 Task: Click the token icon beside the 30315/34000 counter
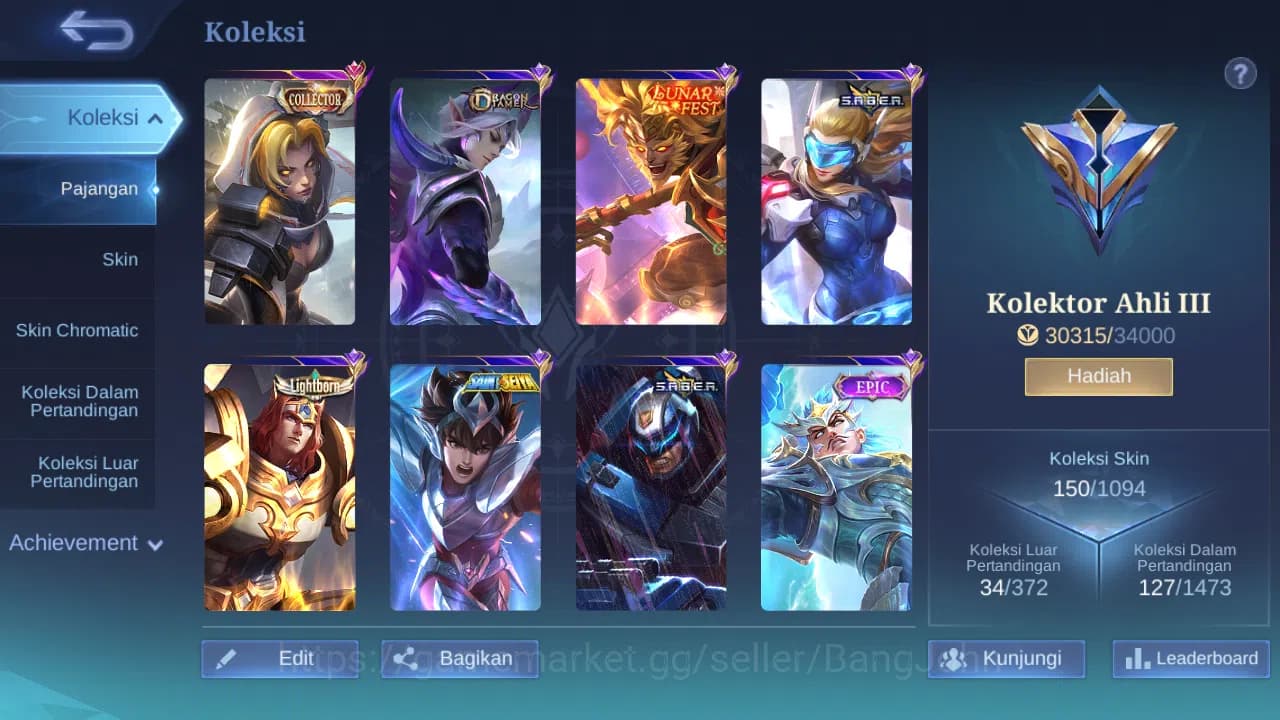pyautogui.click(x=1028, y=336)
